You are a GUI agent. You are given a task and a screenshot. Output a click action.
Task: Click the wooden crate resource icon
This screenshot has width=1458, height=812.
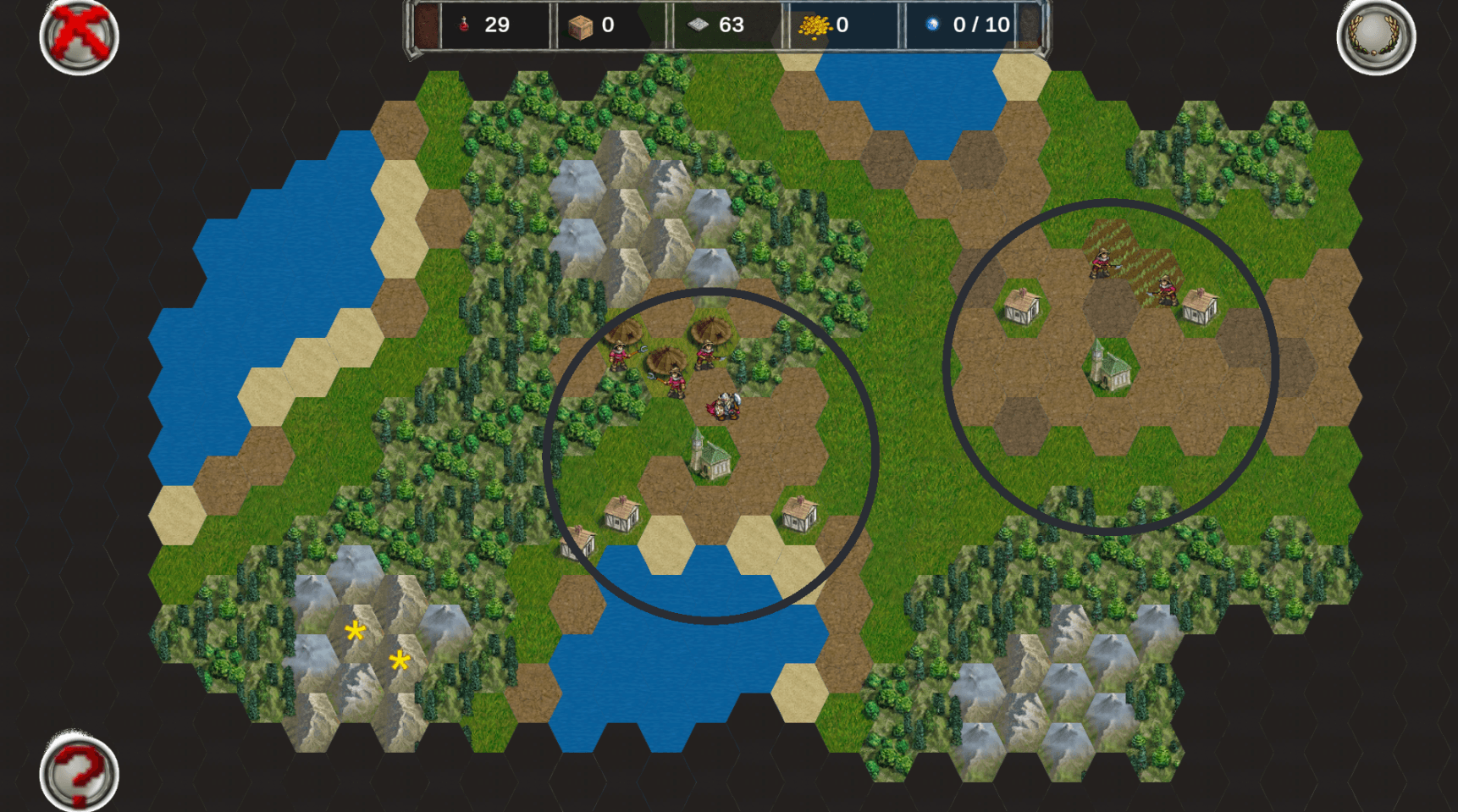click(579, 25)
